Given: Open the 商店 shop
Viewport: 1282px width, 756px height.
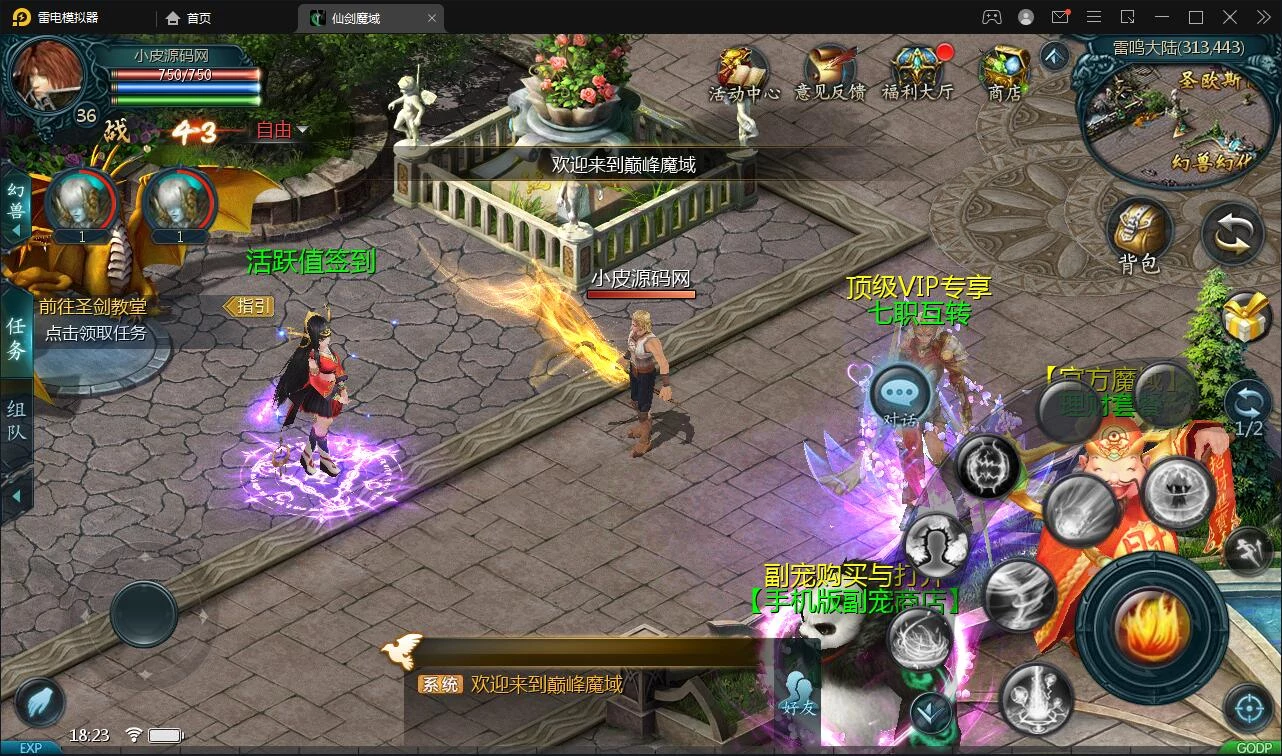Looking at the screenshot, I should click(1004, 72).
